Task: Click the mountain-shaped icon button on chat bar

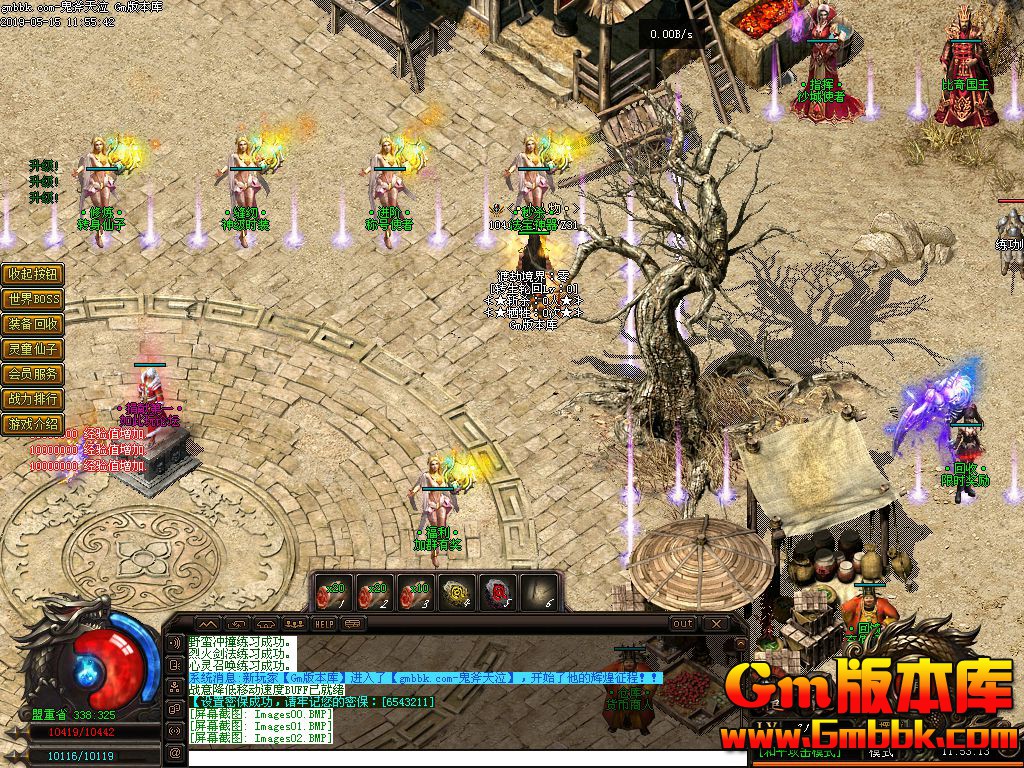Action: tap(206, 623)
